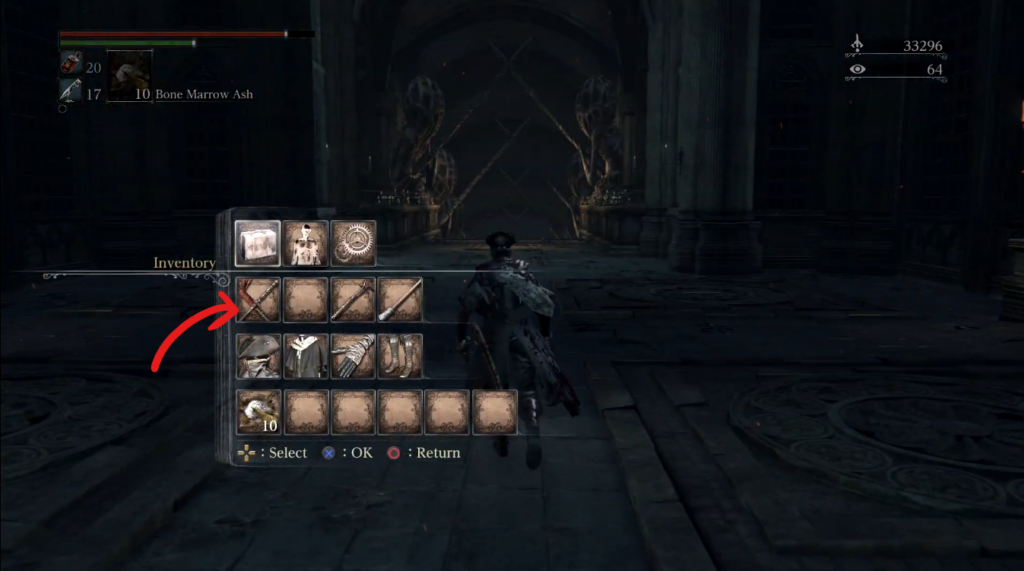This screenshot has height=571, width=1024.
Task: Select the hunter gauntlets slot
Action: point(353,356)
